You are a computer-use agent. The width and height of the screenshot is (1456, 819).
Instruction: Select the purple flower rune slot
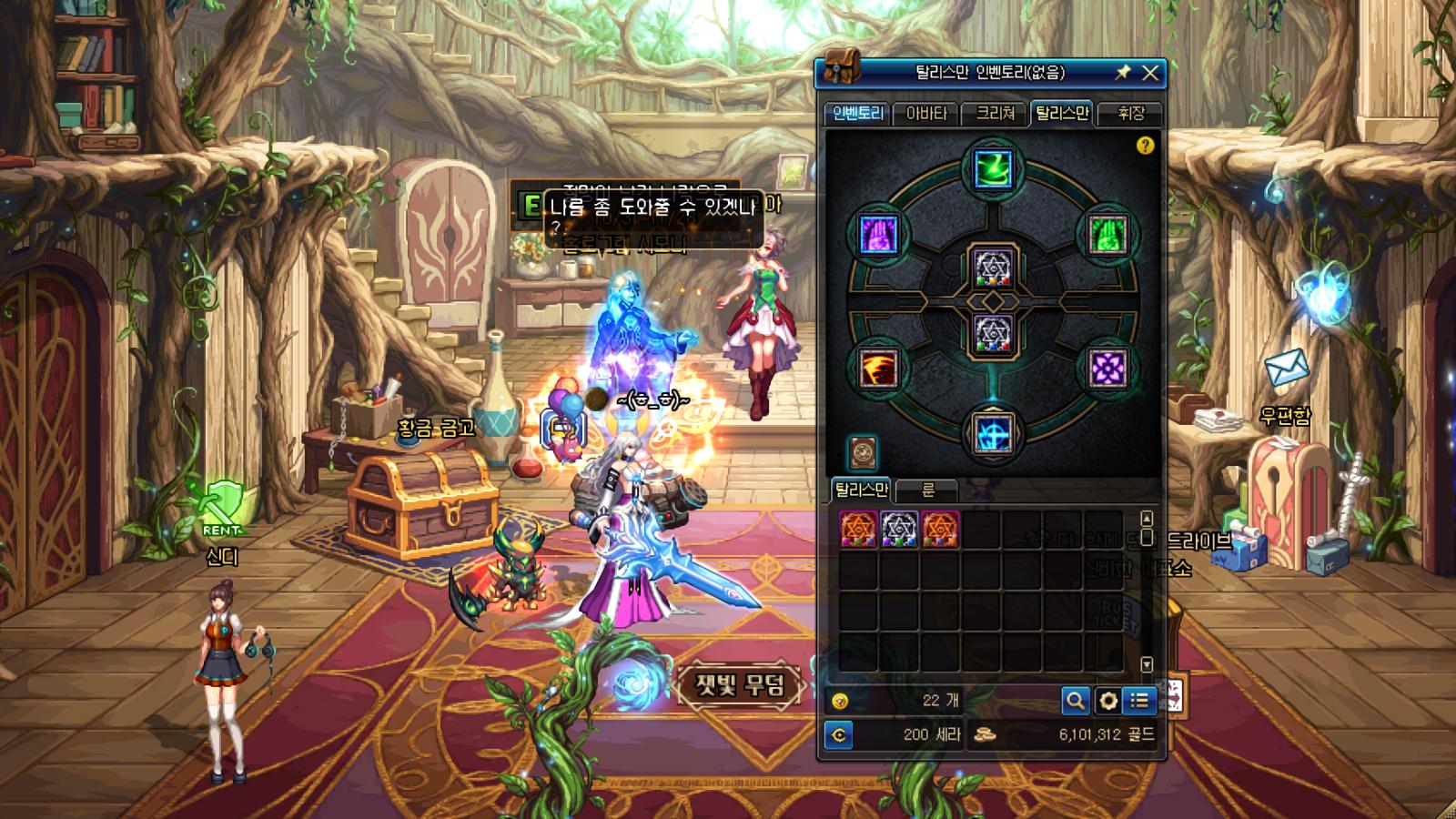point(1107,369)
